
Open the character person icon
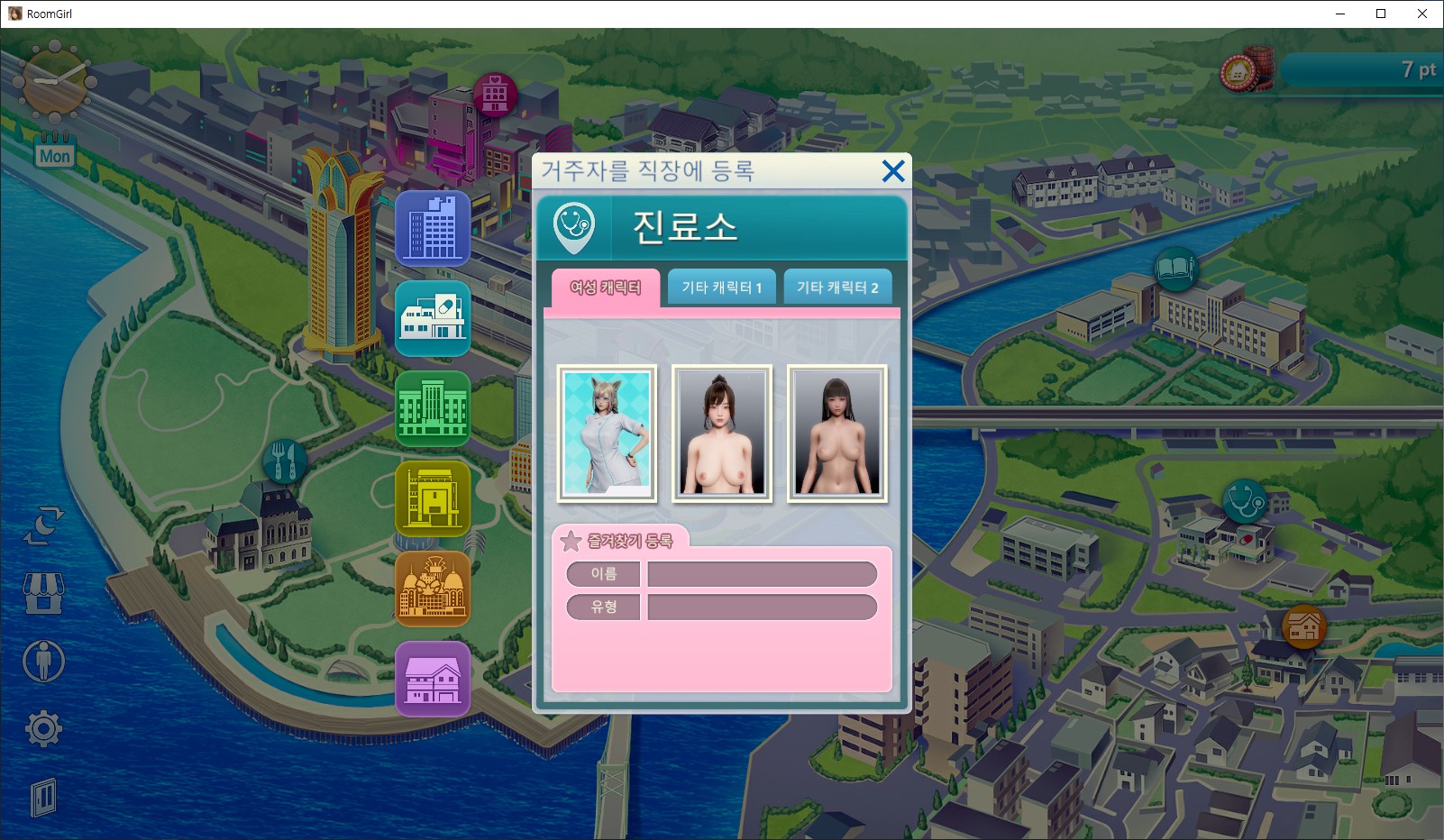coord(43,661)
